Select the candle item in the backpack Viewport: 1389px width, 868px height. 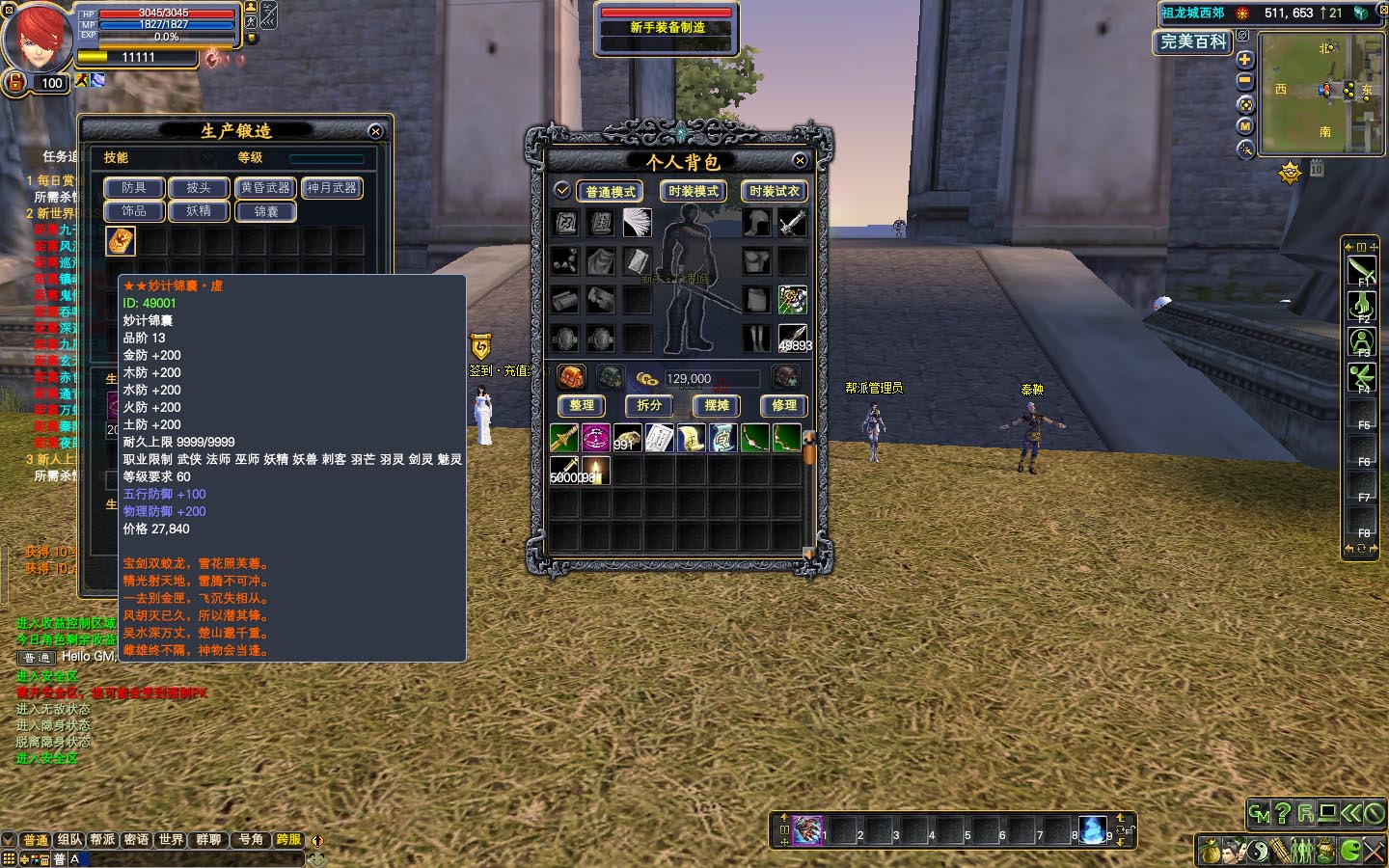(x=596, y=471)
